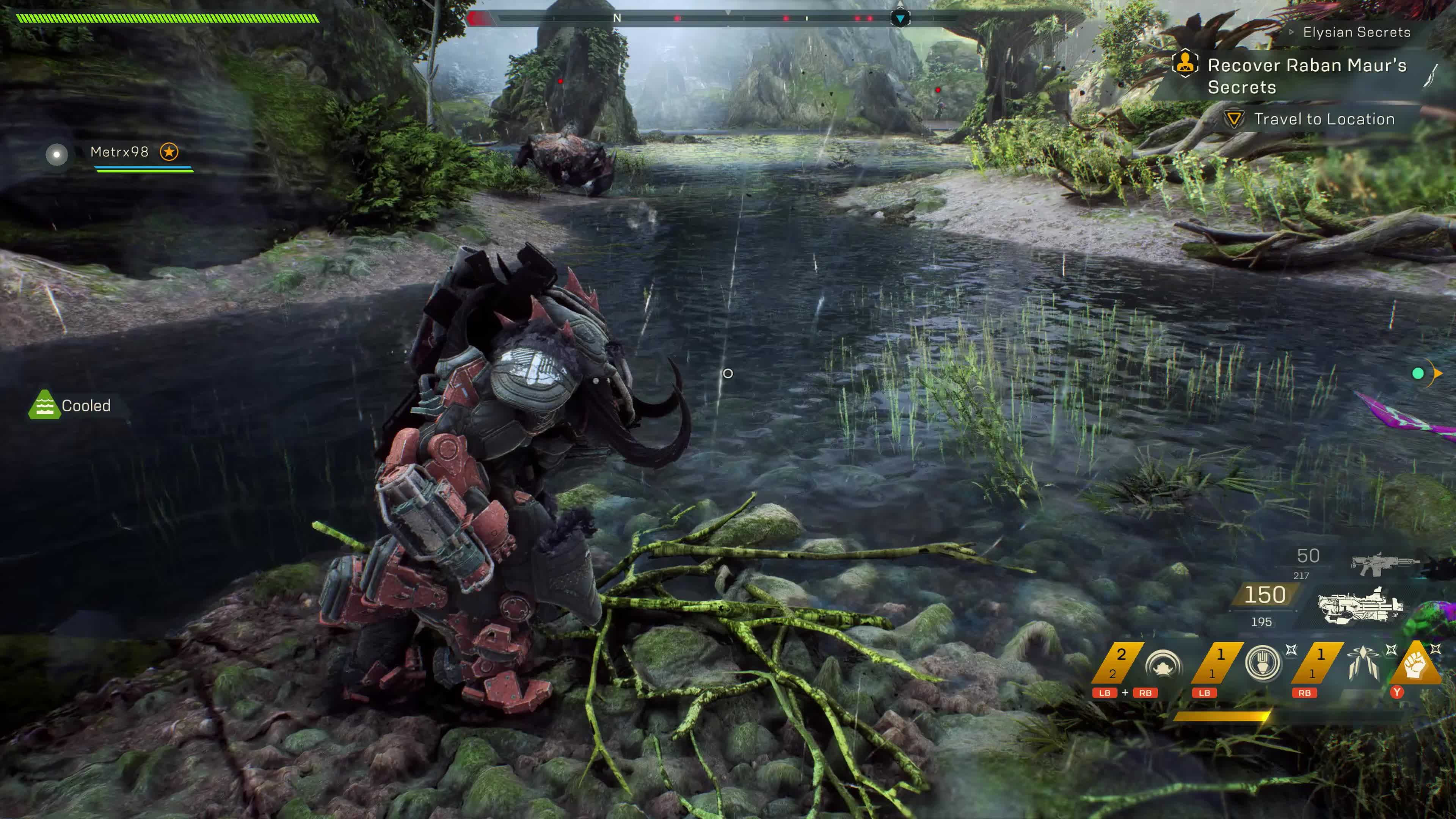
Task: Select squadmate Metrx98 in the squad list
Action: point(119,152)
